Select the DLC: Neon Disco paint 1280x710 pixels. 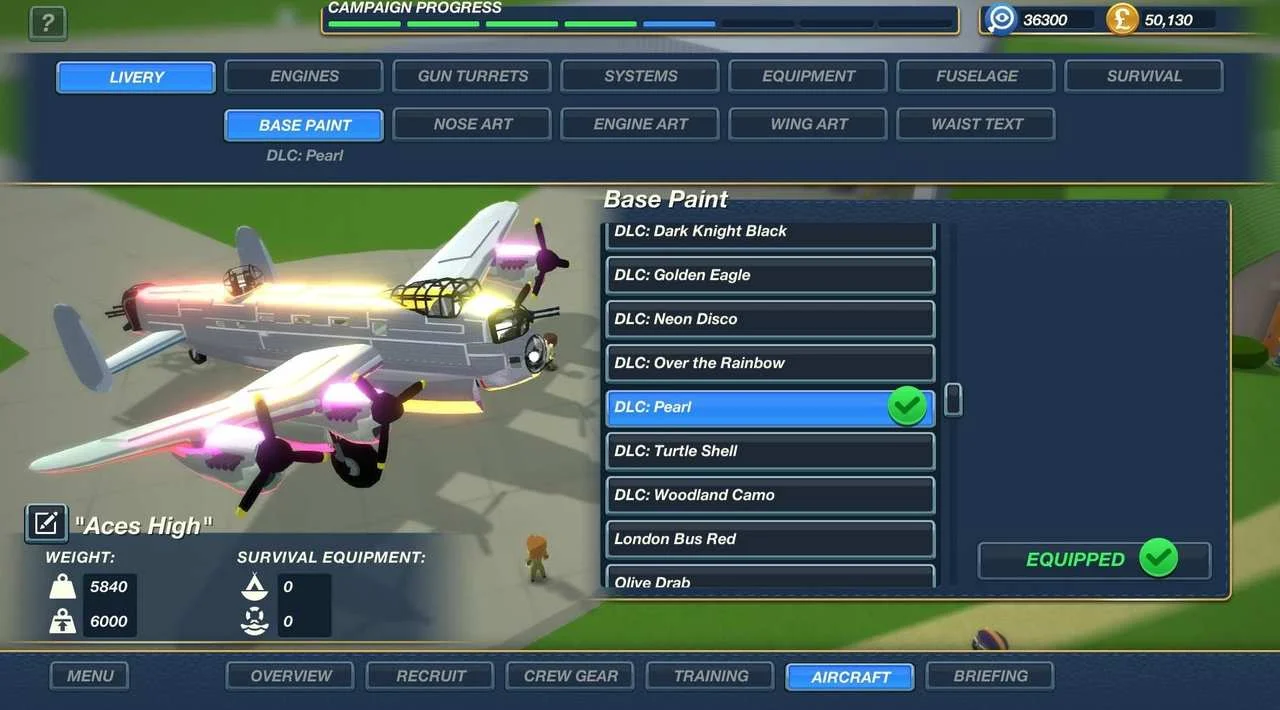point(770,319)
